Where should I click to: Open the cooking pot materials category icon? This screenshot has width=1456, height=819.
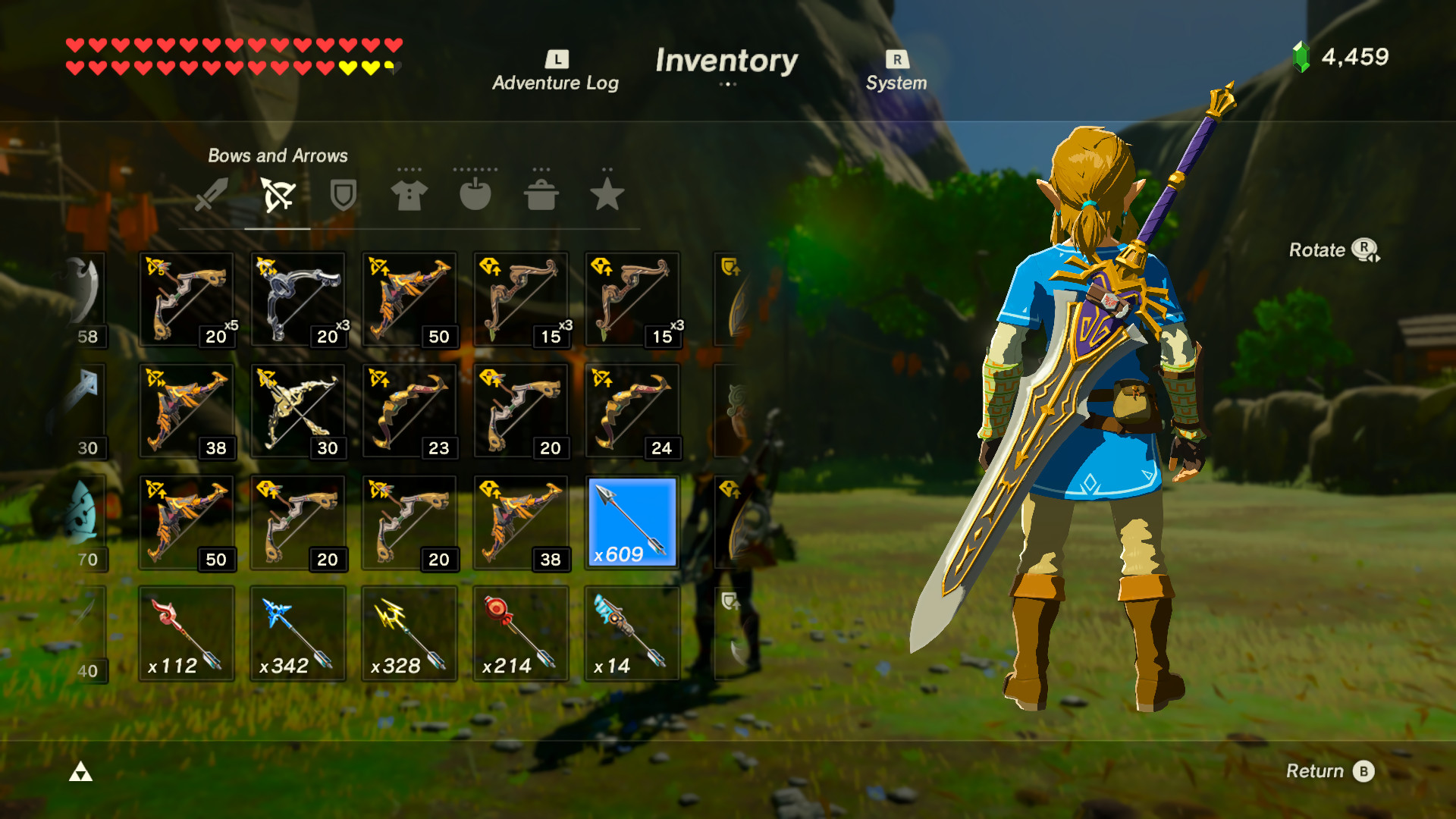[x=541, y=196]
